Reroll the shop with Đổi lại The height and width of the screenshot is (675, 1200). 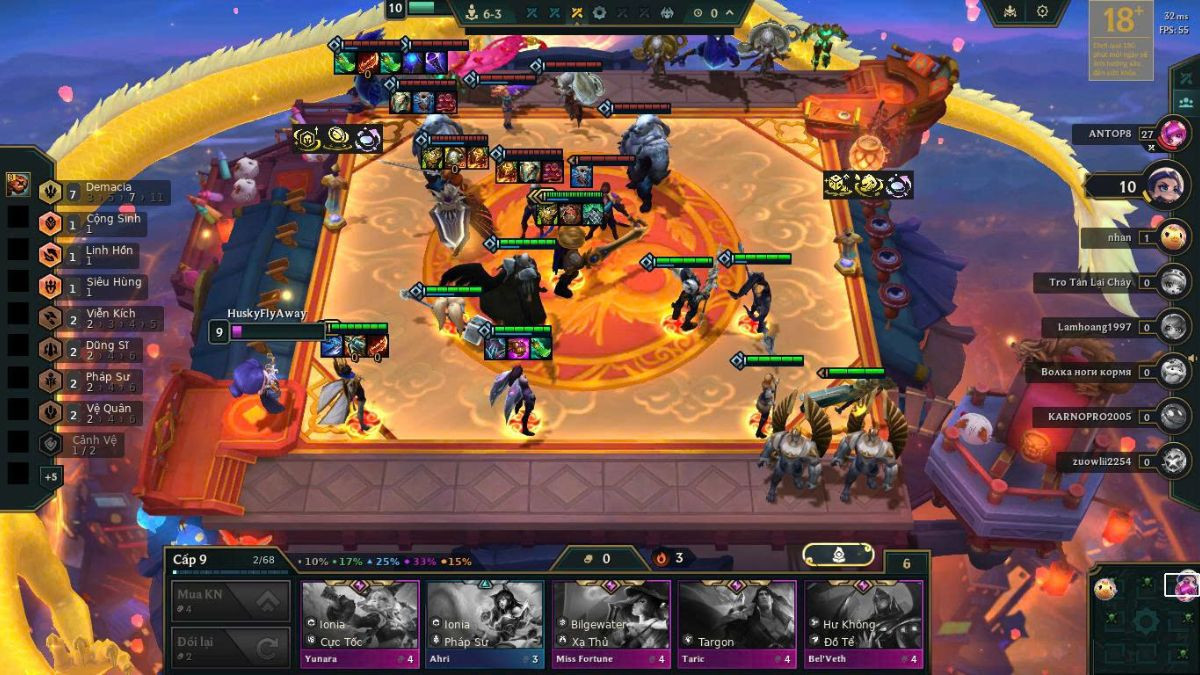tap(231, 648)
